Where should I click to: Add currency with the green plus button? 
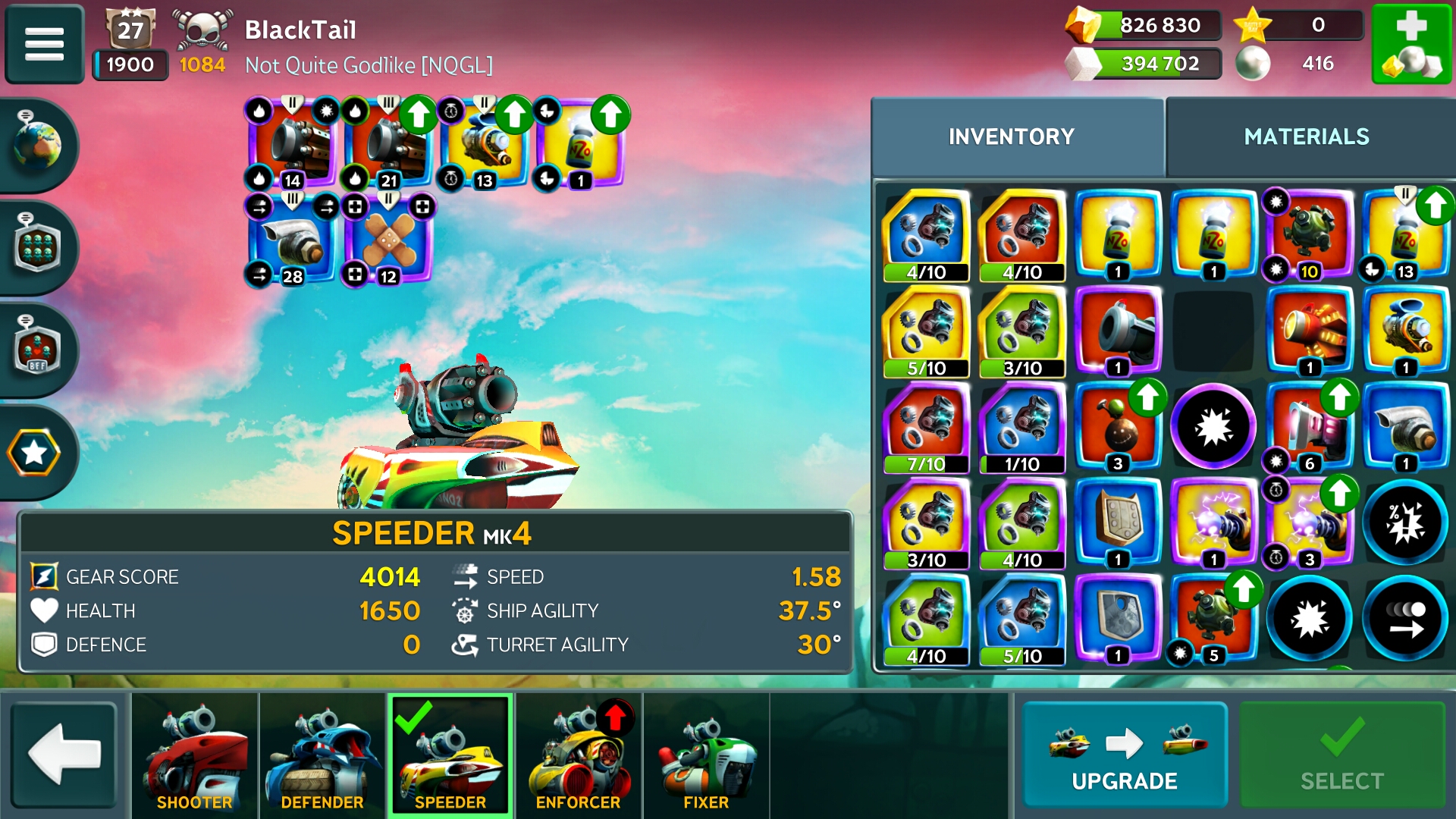(x=1410, y=43)
